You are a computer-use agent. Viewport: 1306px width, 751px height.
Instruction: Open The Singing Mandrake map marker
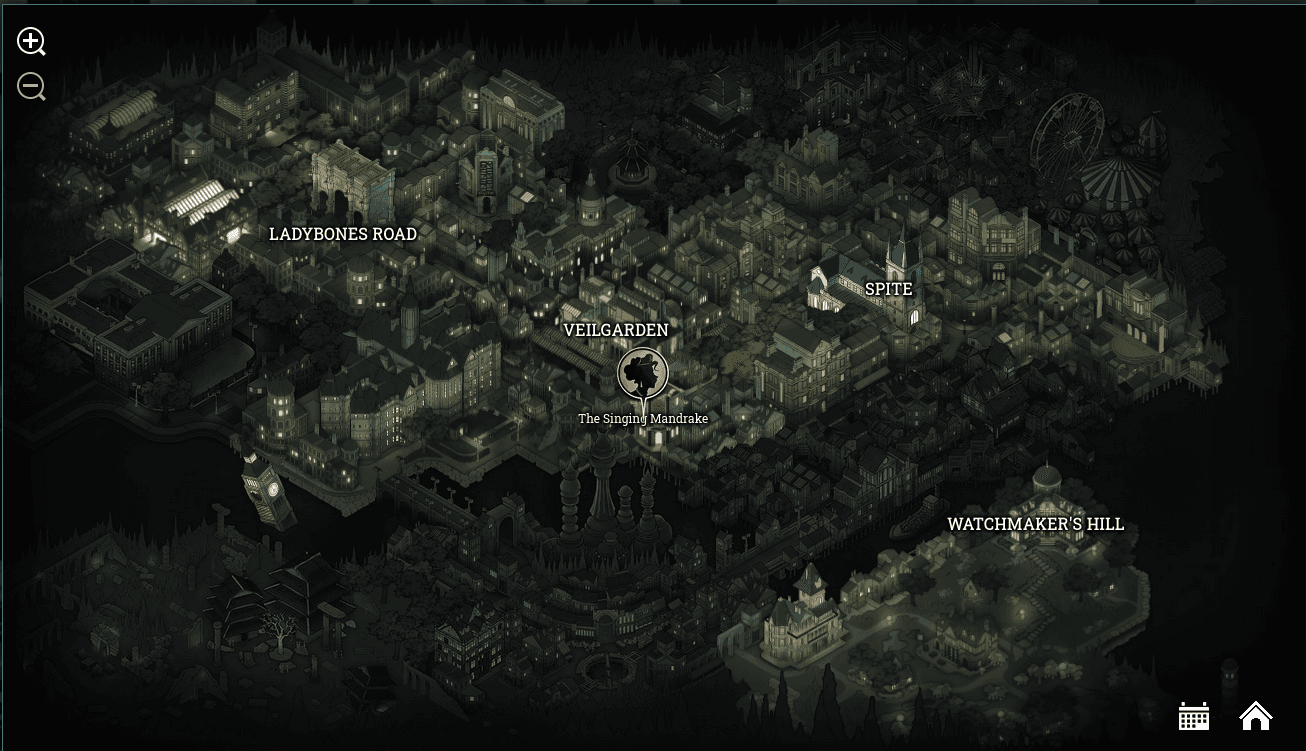642,373
